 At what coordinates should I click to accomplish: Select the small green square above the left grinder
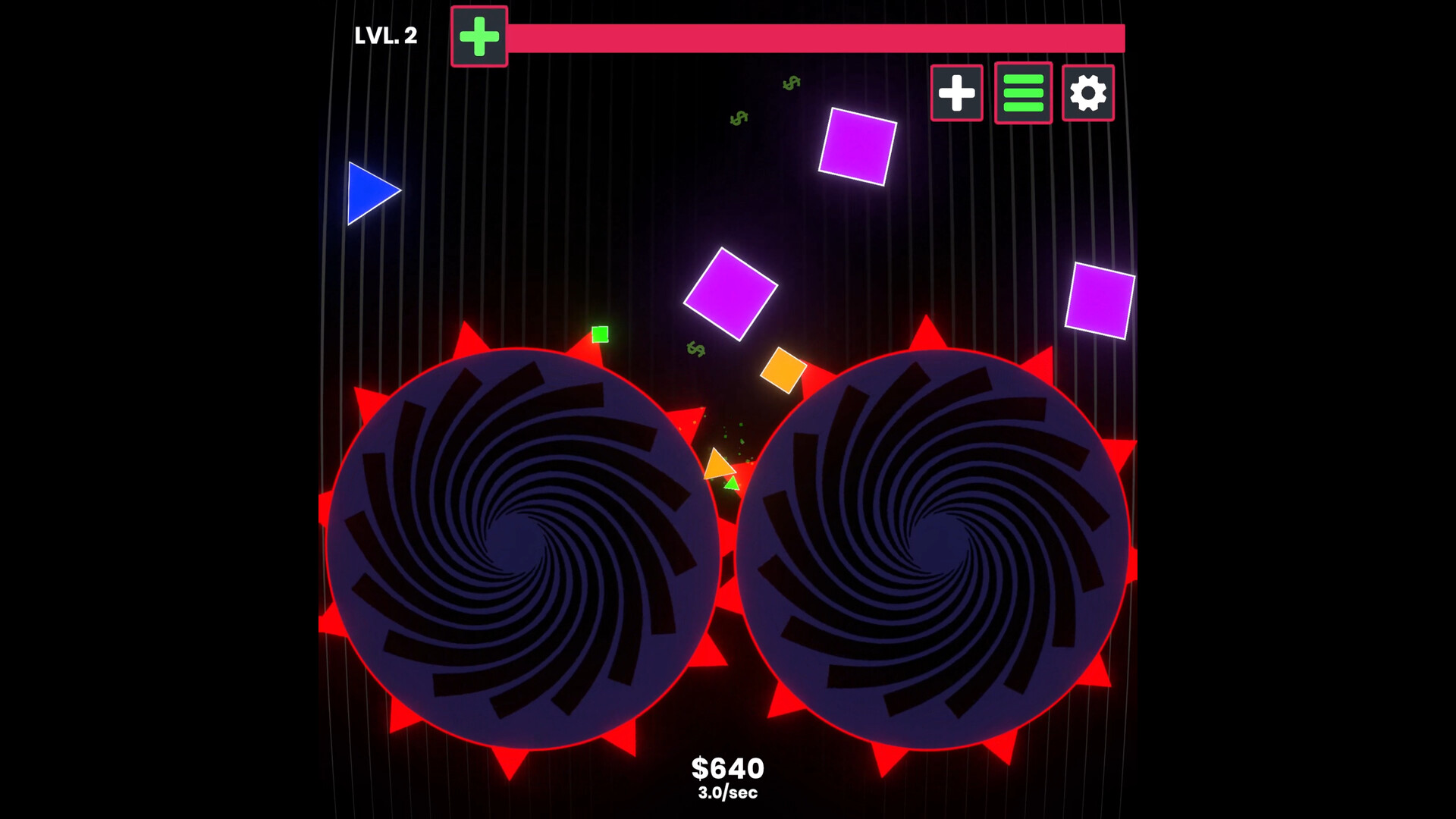[x=600, y=333]
